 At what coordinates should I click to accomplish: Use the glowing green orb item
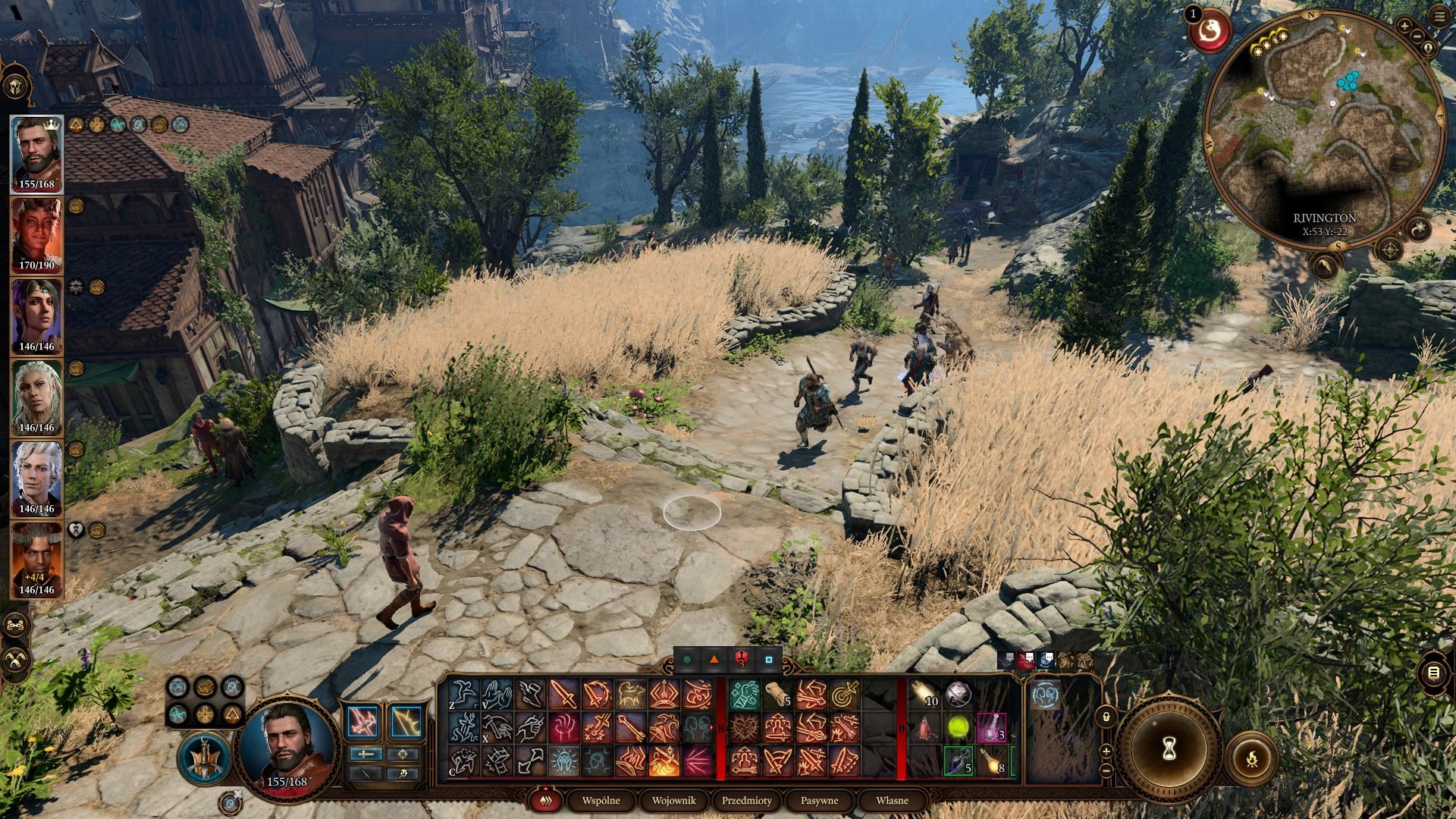coord(959,729)
